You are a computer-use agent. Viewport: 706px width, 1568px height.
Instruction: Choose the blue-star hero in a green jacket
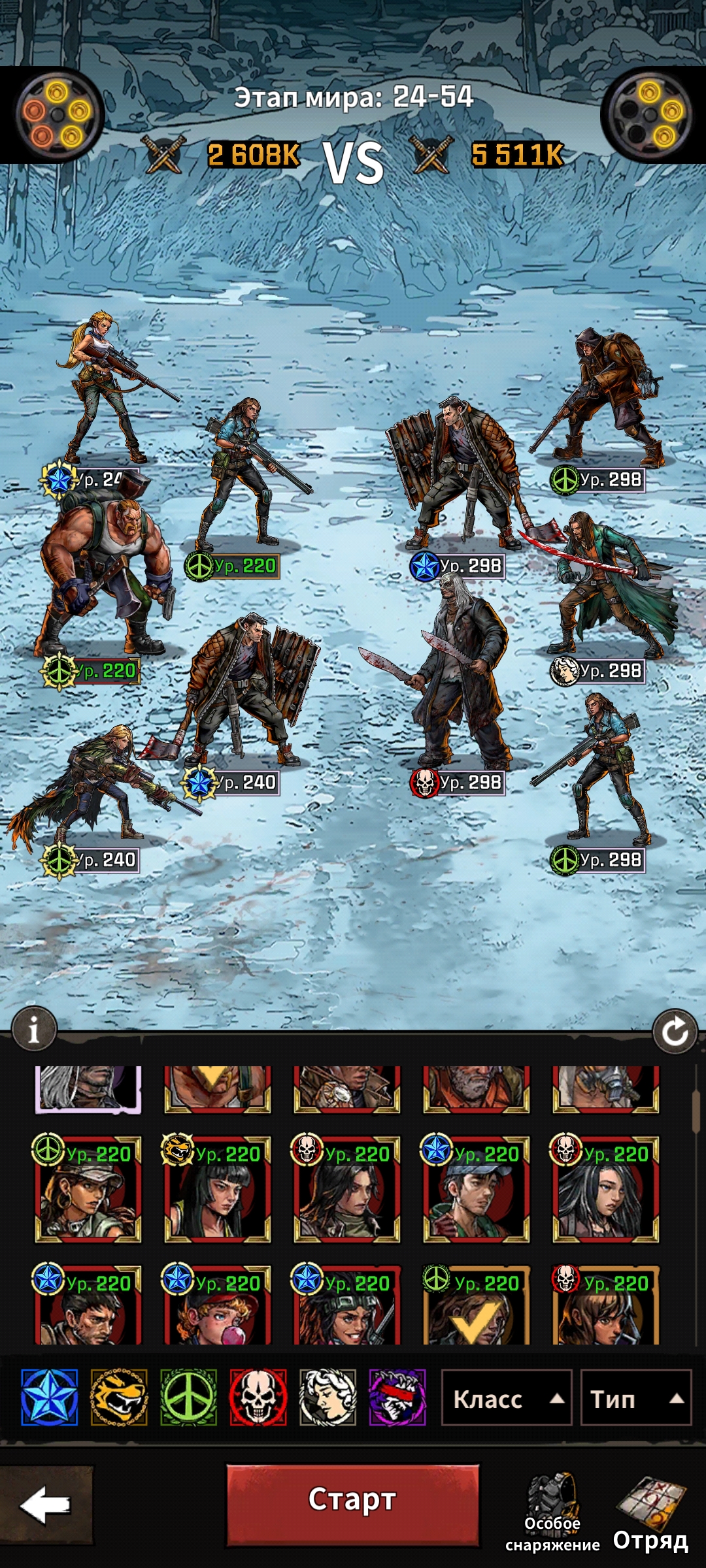coord(476,1190)
